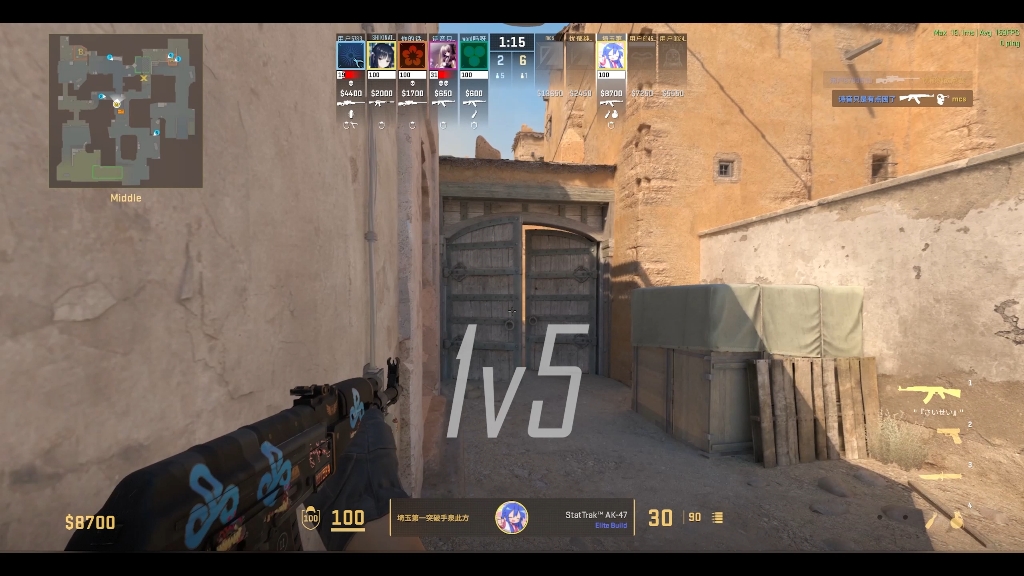This screenshot has height=576, width=1024.
Task: Select the AK-47 in weapon slot 1
Action: pyautogui.click(x=929, y=393)
